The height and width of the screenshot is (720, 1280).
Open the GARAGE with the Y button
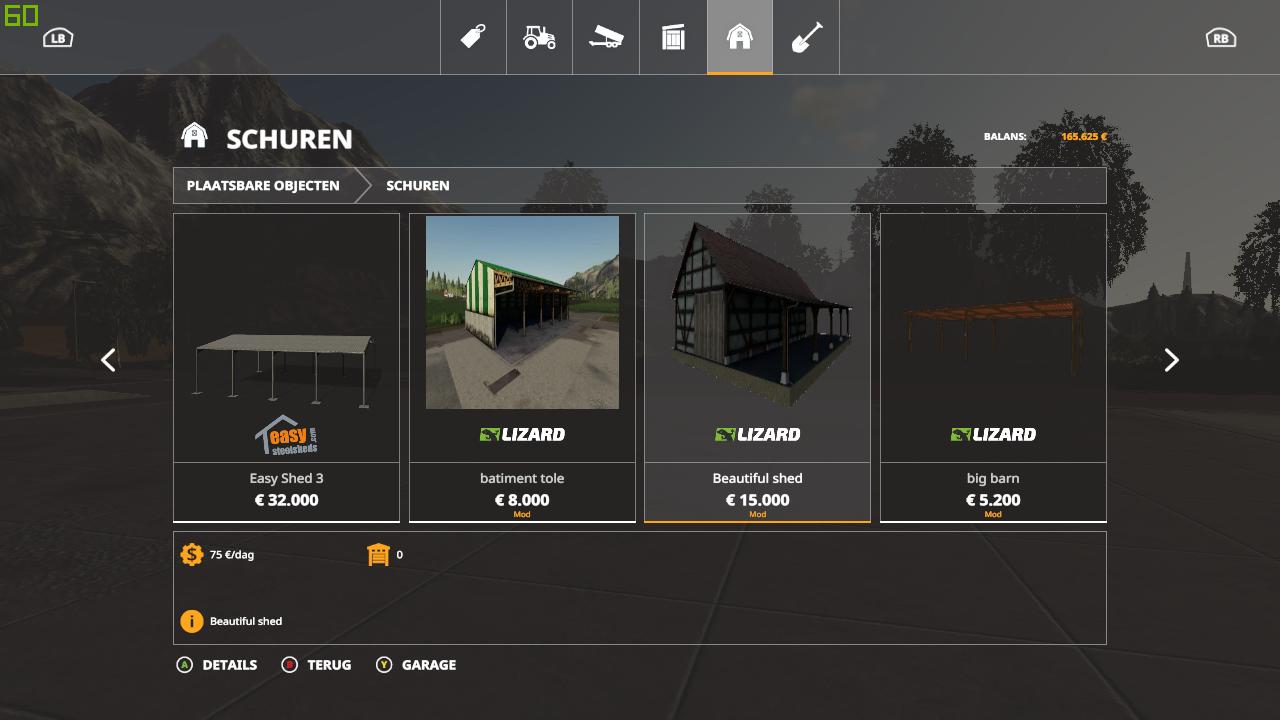coord(417,665)
